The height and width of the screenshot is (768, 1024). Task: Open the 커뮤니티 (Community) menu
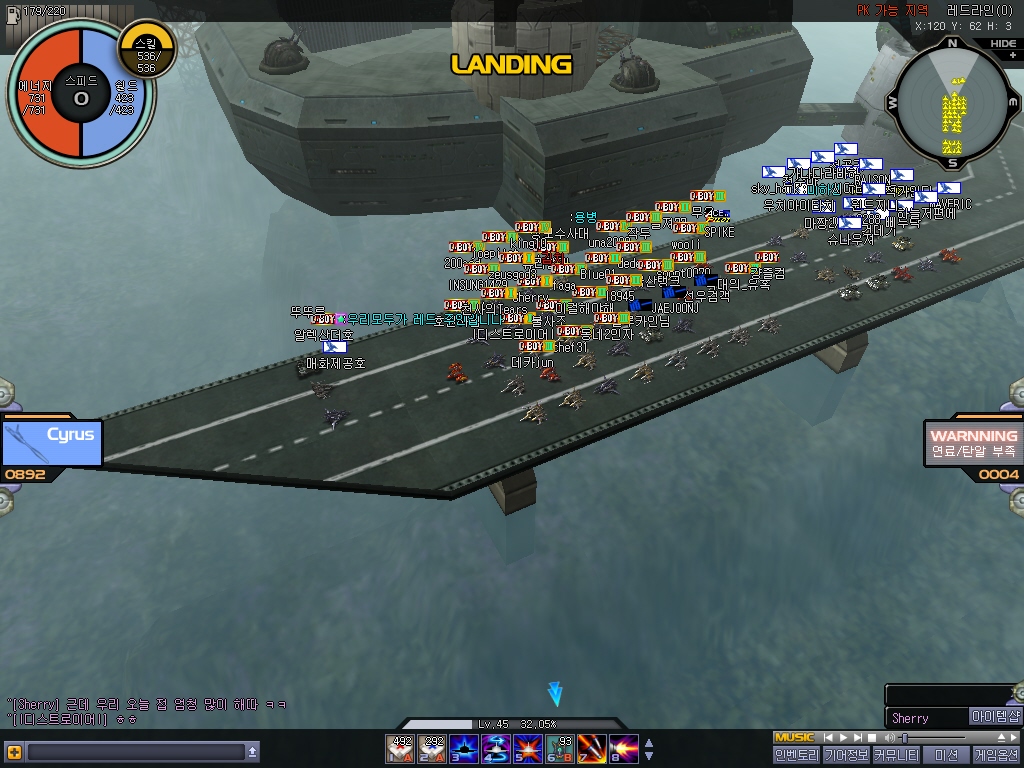896,755
